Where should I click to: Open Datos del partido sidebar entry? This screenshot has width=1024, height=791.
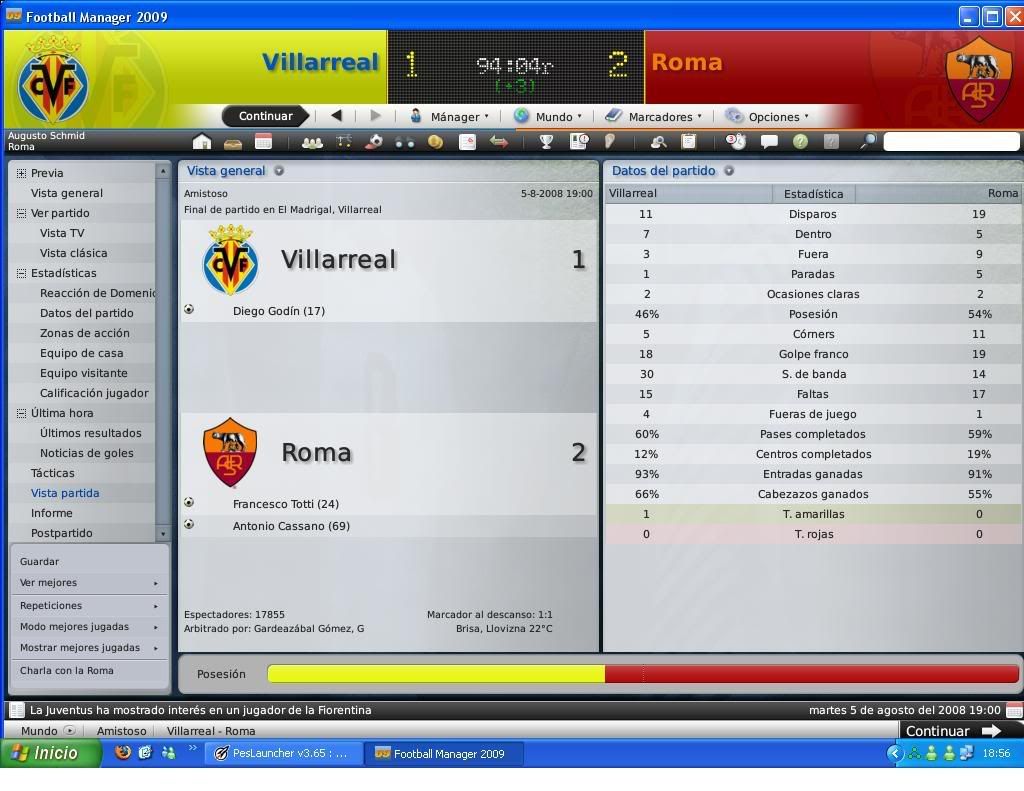pos(86,313)
